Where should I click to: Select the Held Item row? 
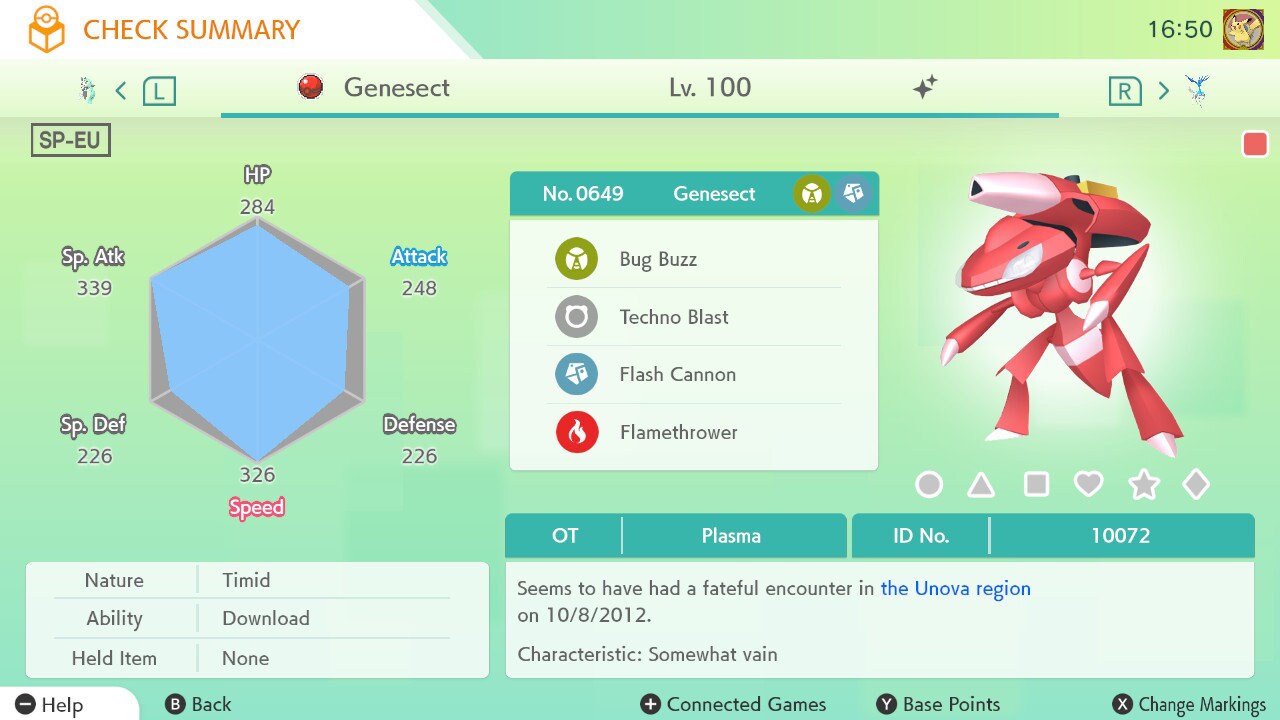257,658
